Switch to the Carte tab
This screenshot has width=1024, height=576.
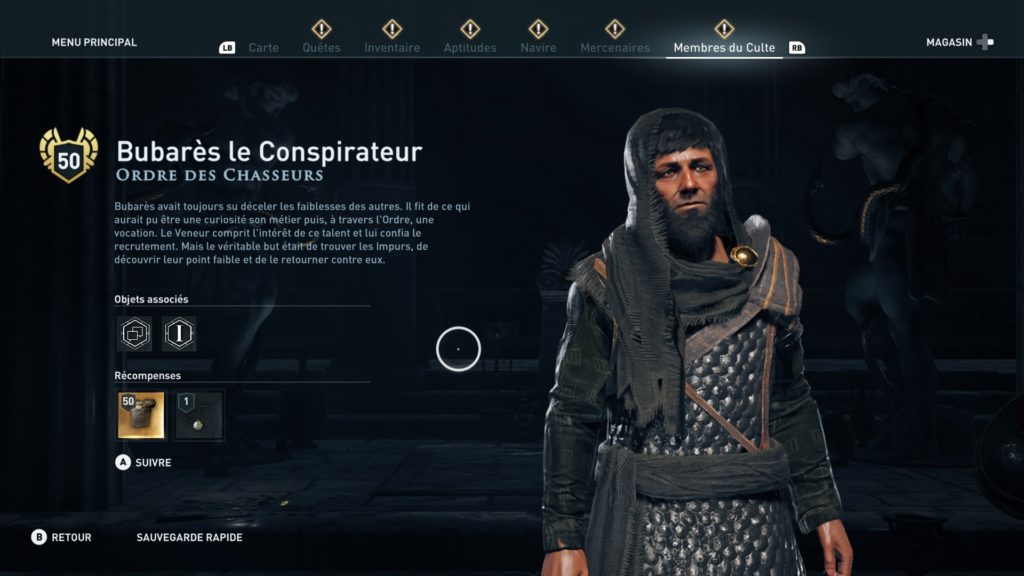(x=263, y=48)
